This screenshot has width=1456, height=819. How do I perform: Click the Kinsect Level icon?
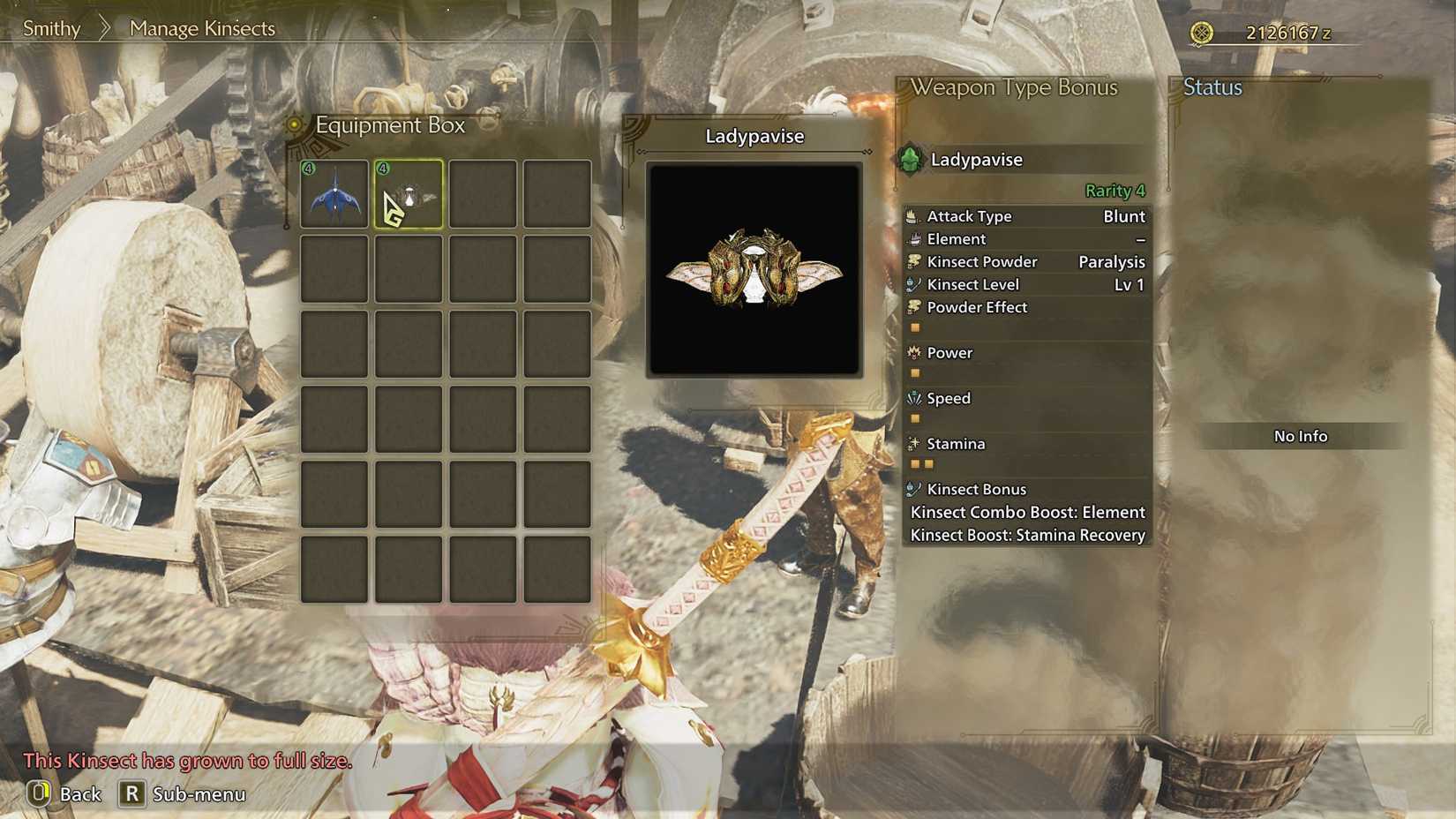(x=912, y=284)
